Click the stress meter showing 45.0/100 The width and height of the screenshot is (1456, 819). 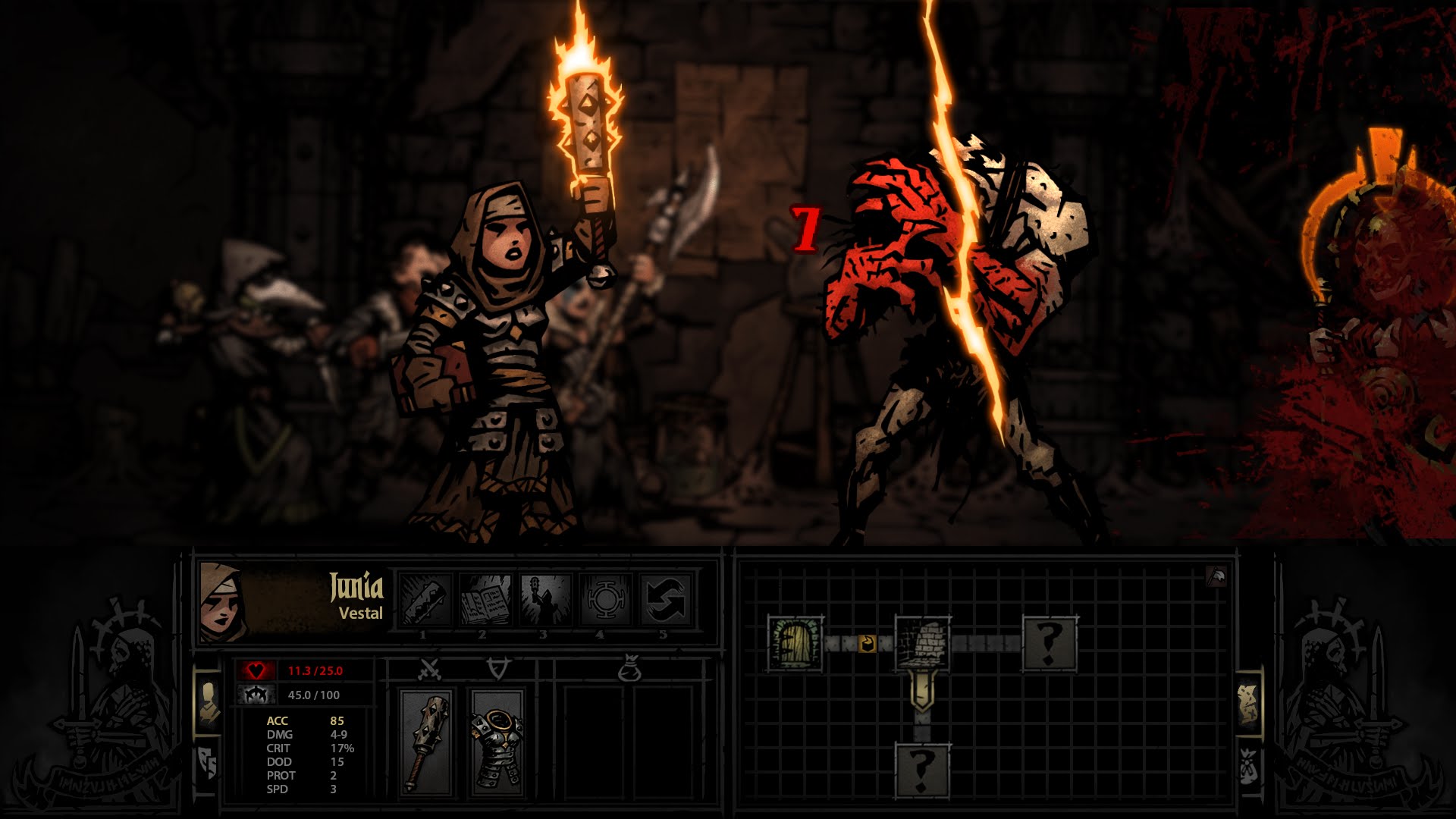tap(312, 695)
